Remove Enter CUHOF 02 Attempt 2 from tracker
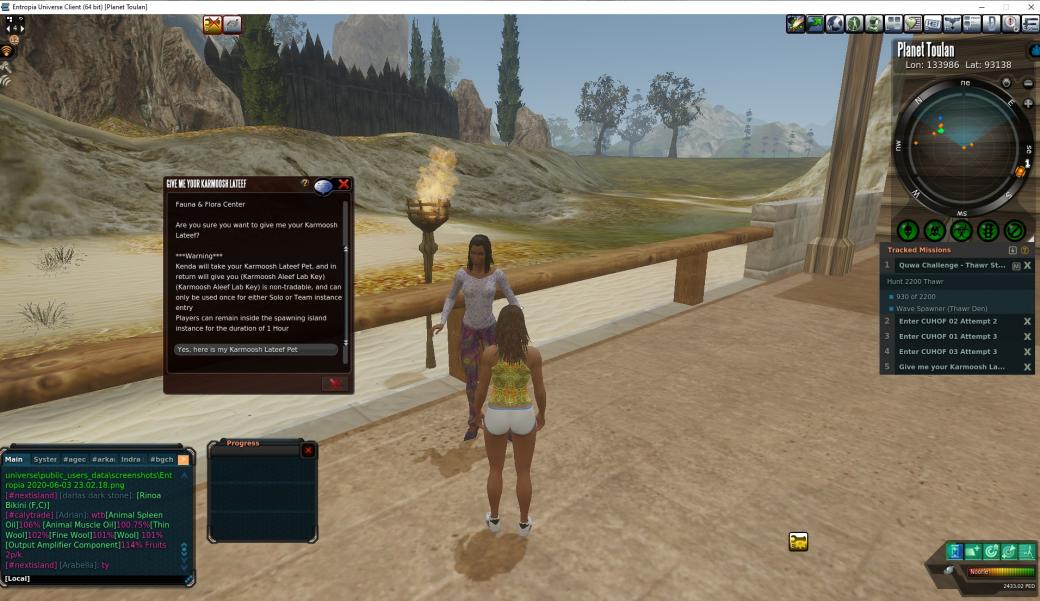1040x601 pixels. (x=1027, y=322)
